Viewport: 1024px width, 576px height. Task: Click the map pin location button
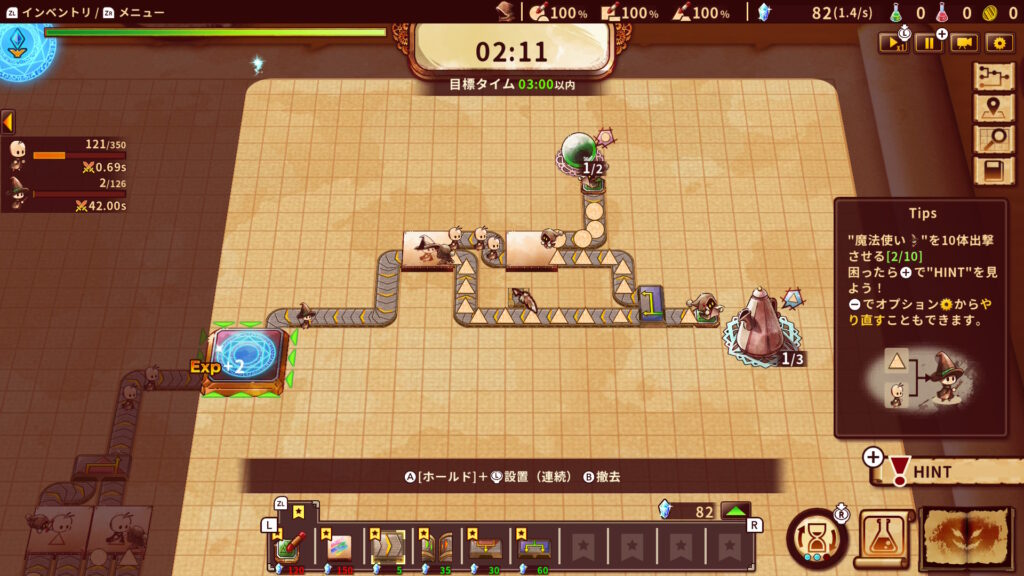coord(993,108)
